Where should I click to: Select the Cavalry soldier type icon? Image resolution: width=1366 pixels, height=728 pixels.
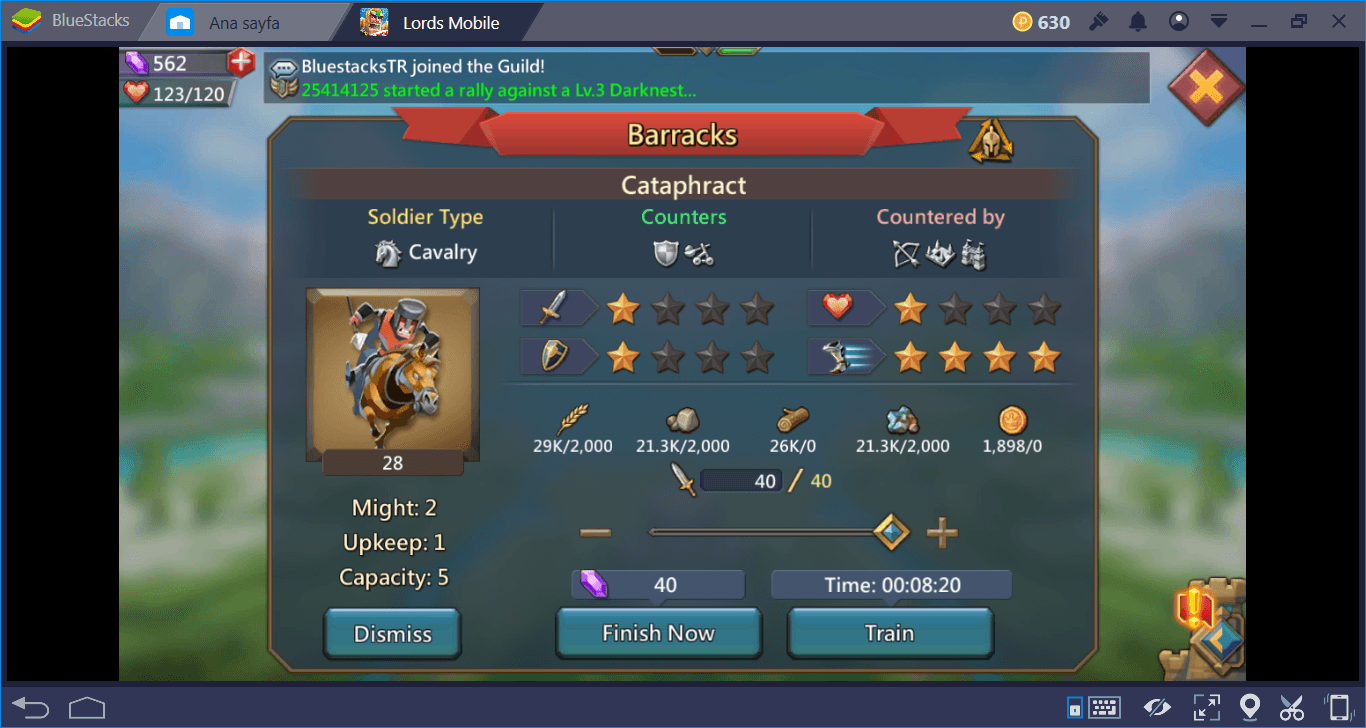point(389,252)
